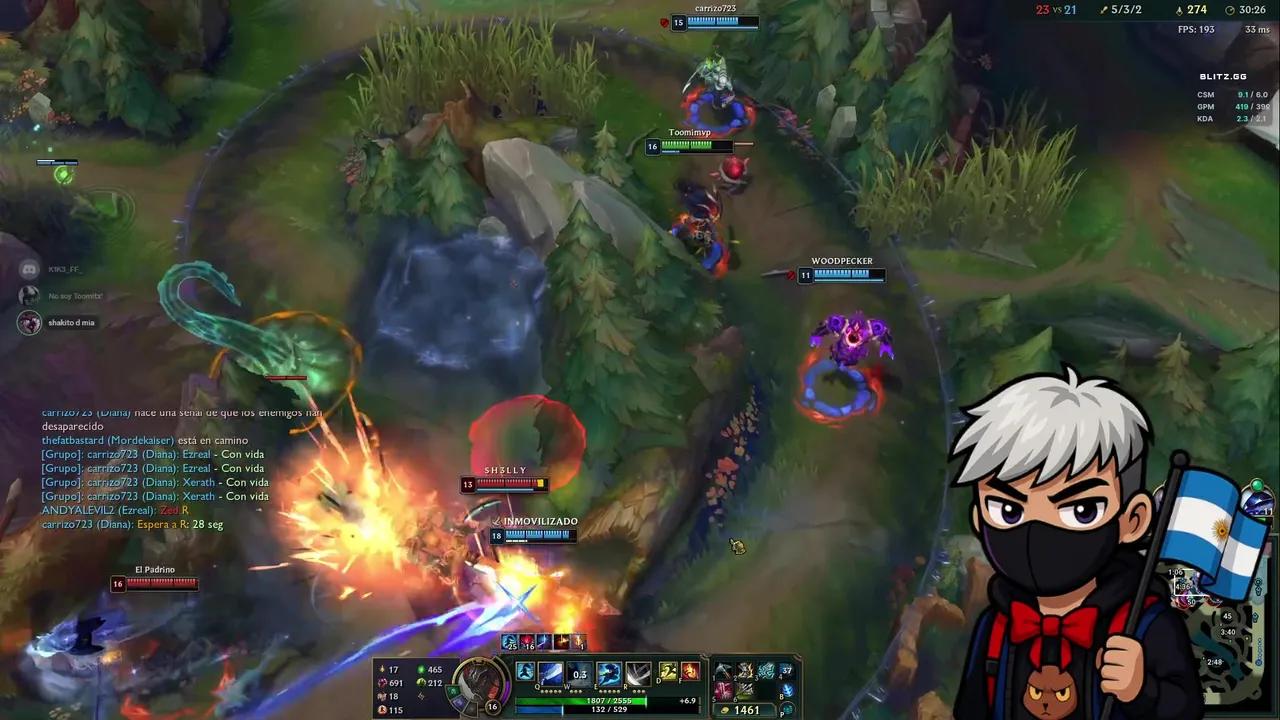Click the red buff icon showing 16 stacks
The width and height of the screenshot is (1280, 720).
coord(525,641)
